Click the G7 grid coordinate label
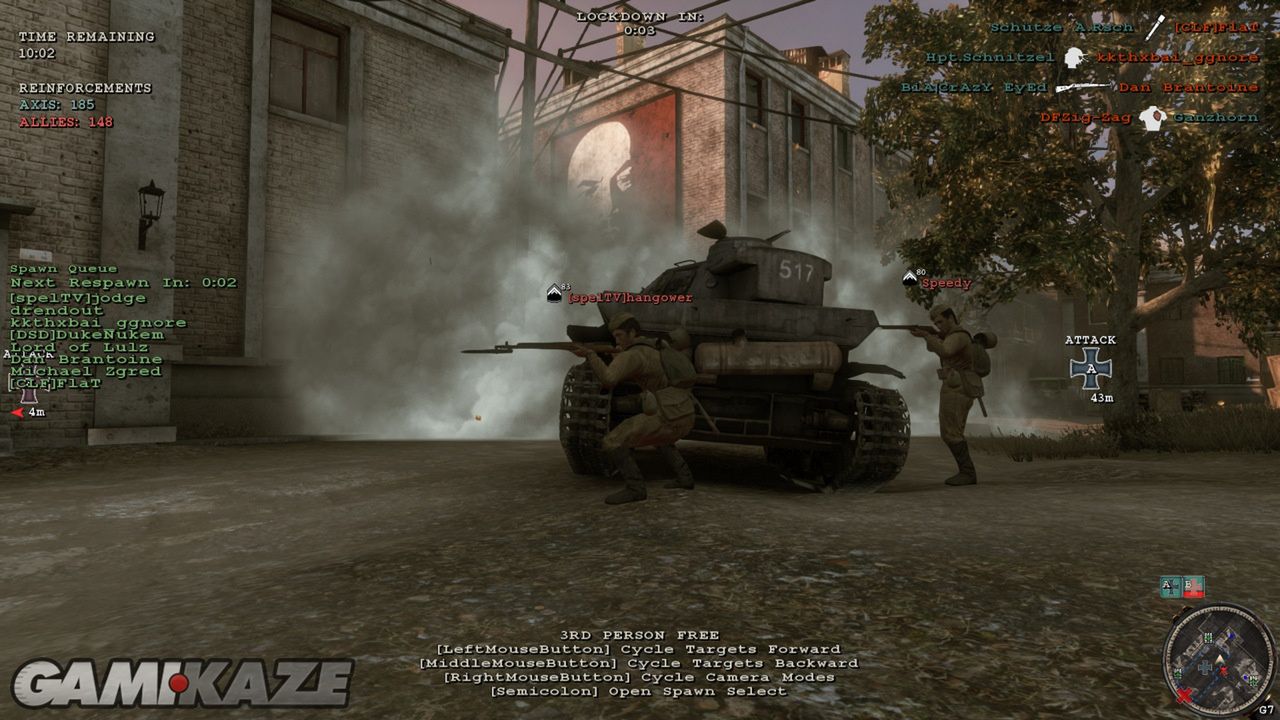The image size is (1280, 720). [1266, 709]
